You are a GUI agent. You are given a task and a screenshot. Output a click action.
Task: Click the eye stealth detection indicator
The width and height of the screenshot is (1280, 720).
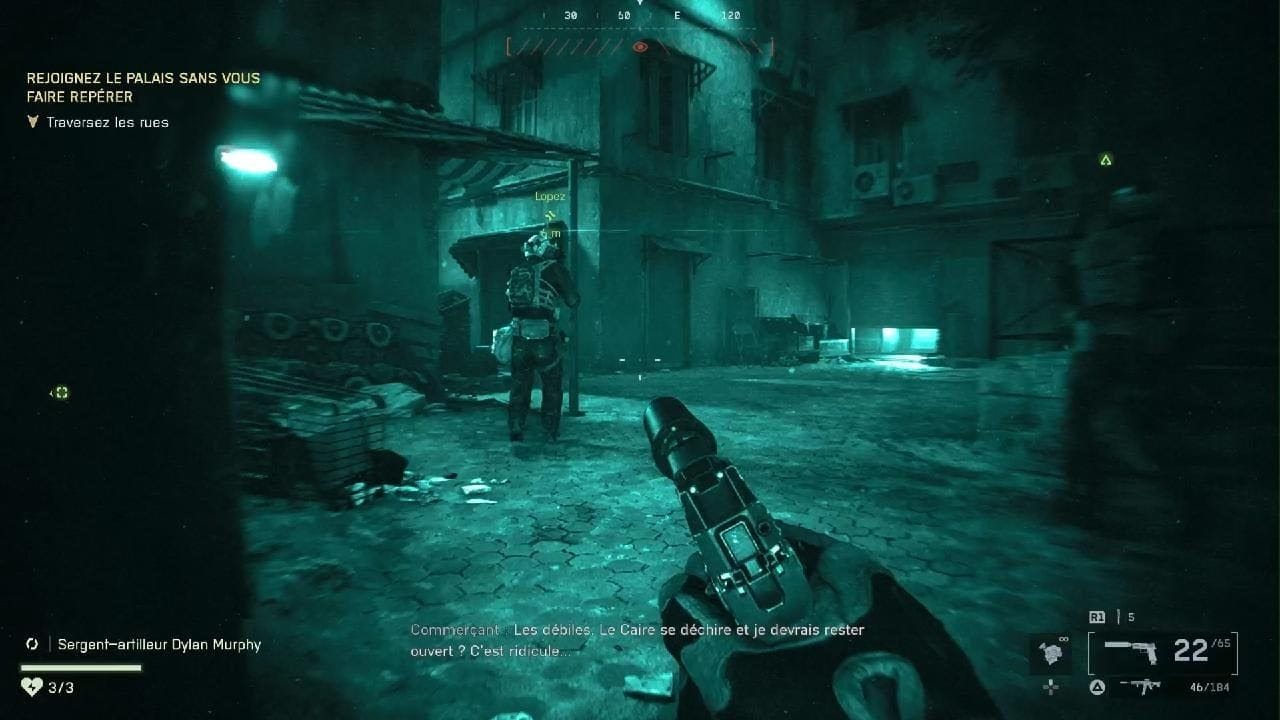coord(640,46)
